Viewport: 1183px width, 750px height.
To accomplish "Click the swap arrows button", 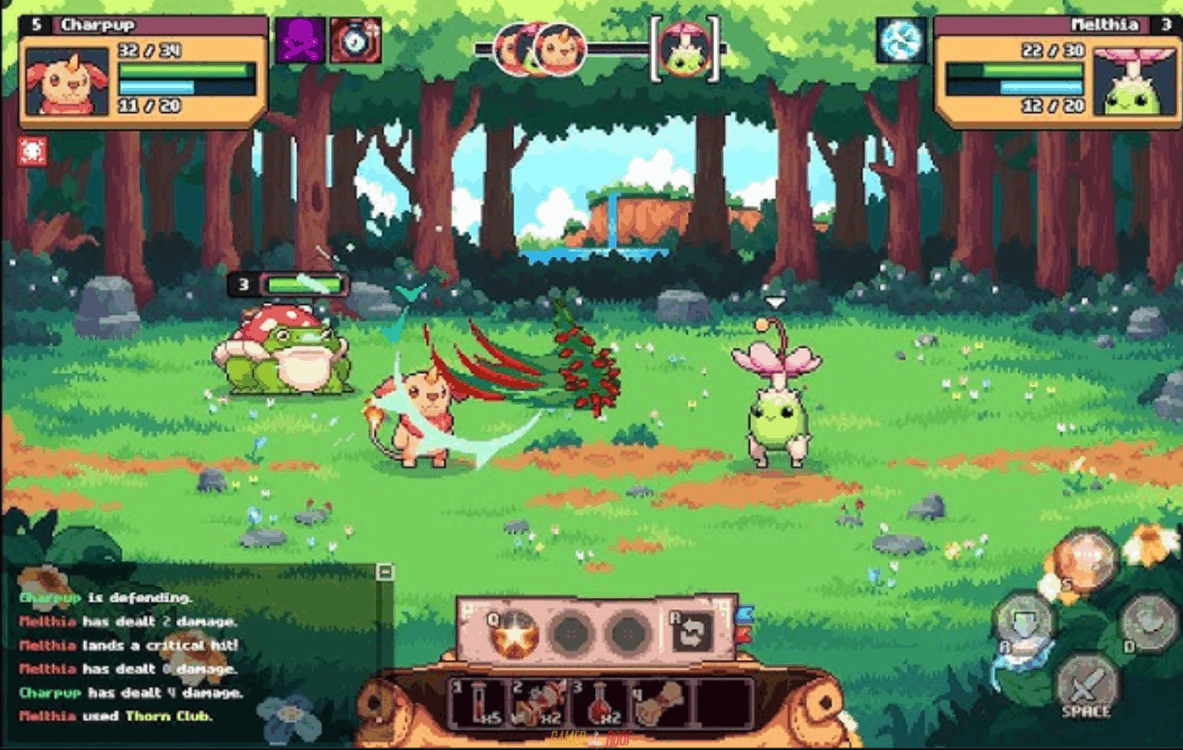I will 693,632.
